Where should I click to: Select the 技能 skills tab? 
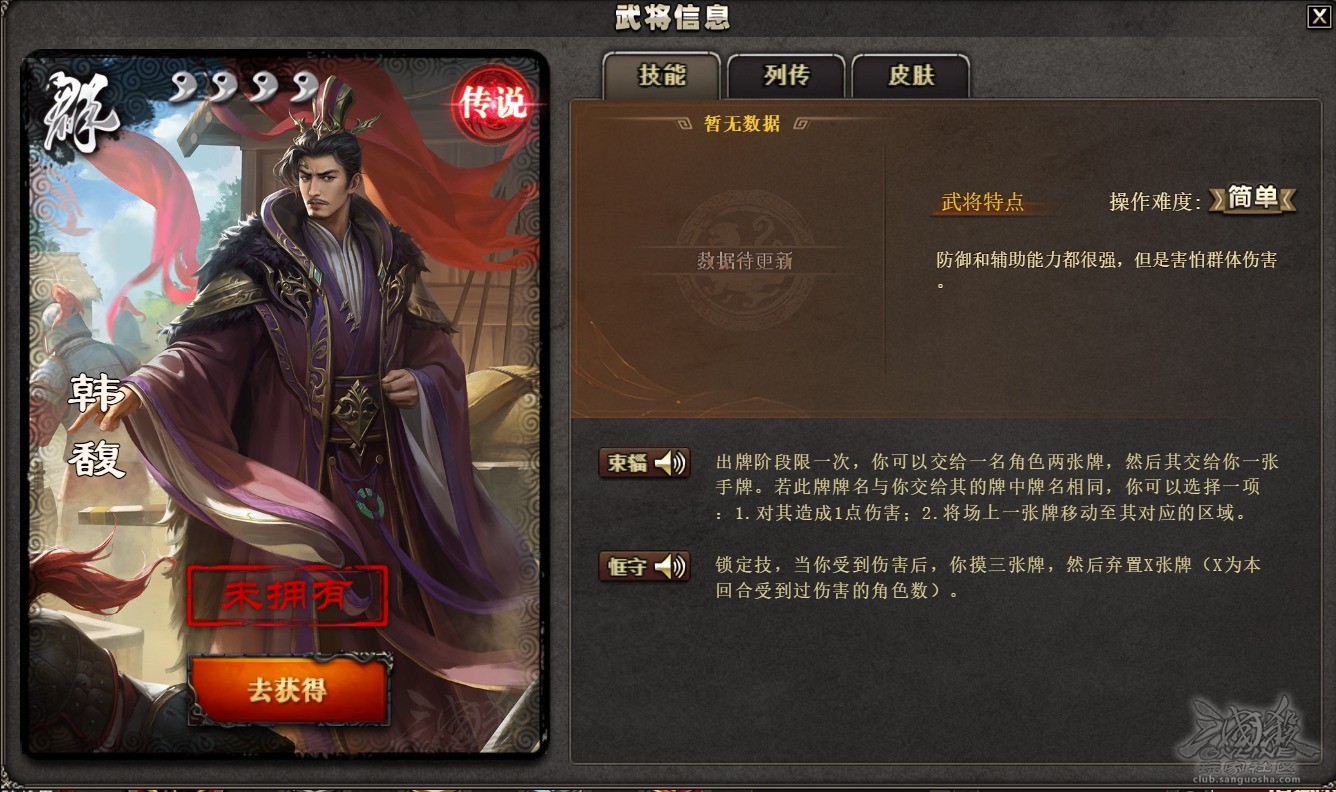pyautogui.click(x=661, y=76)
